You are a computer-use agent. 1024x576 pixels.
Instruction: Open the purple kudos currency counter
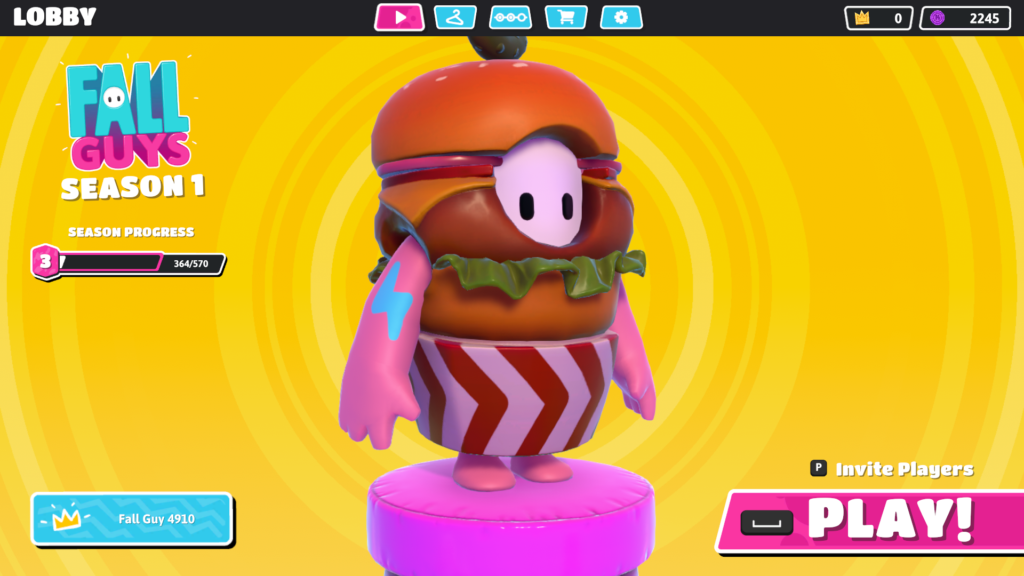pyautogui.click(x=964, y=18)
